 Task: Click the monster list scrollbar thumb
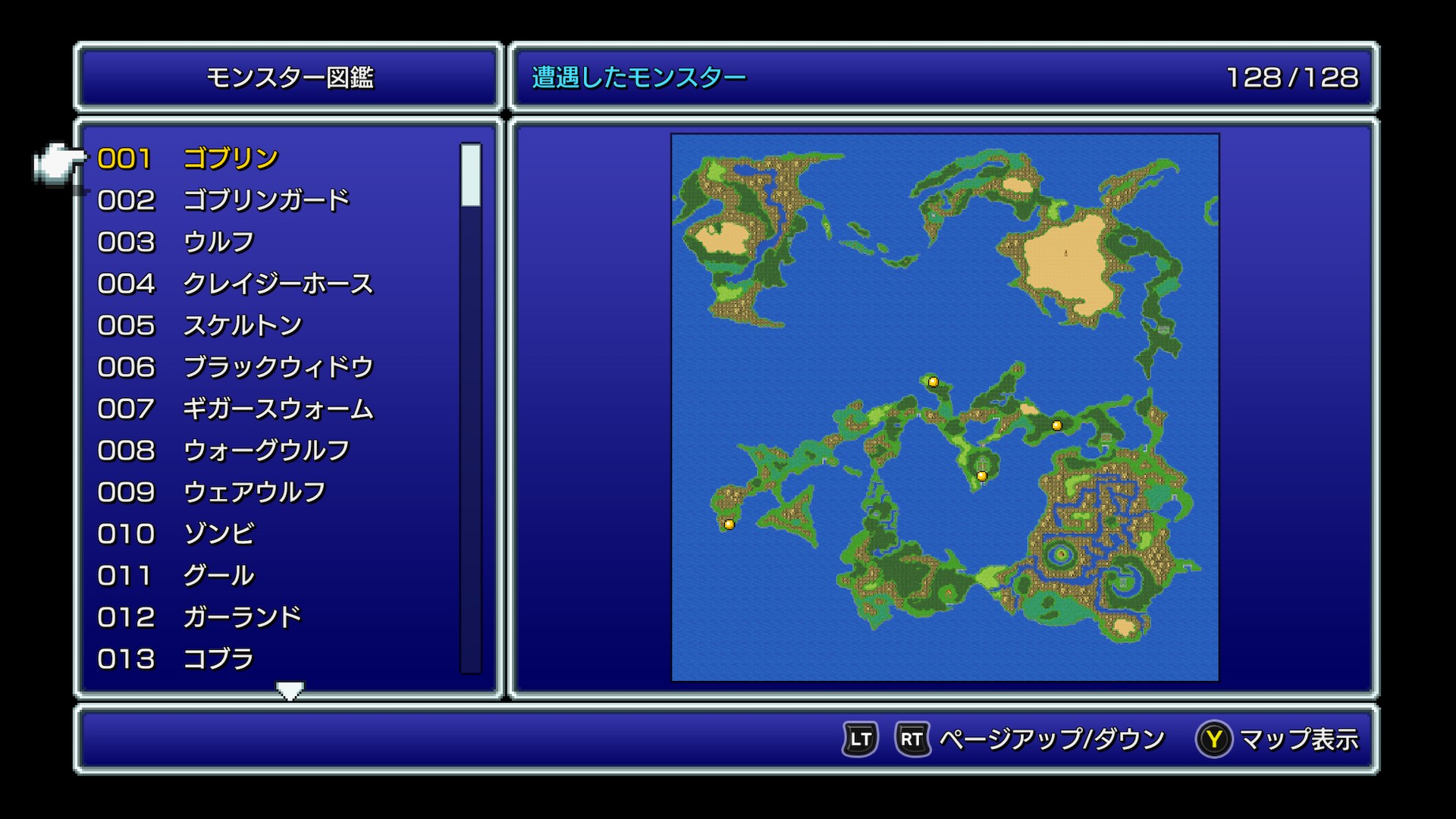[471, 175]
